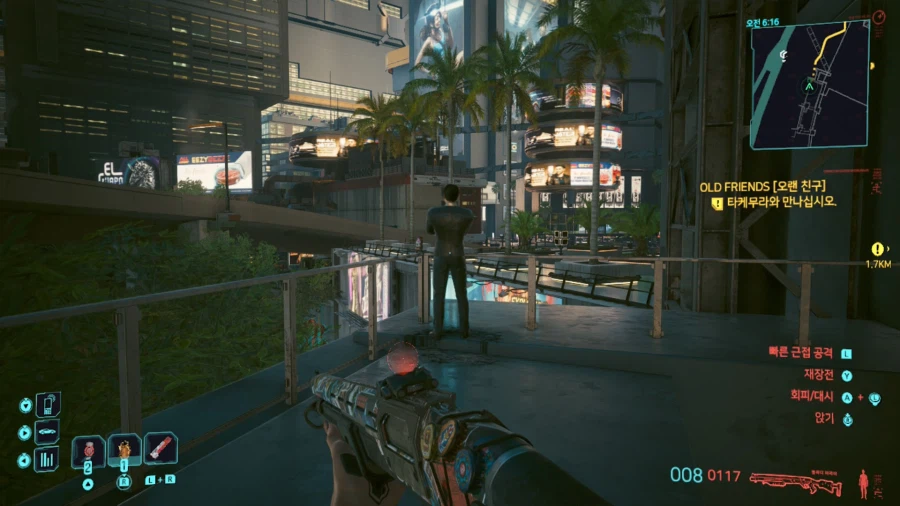The height and width of the screenshot is (506, 900).
Task: Click the red character stance silhouette
Action: click(x=863, y=484)
